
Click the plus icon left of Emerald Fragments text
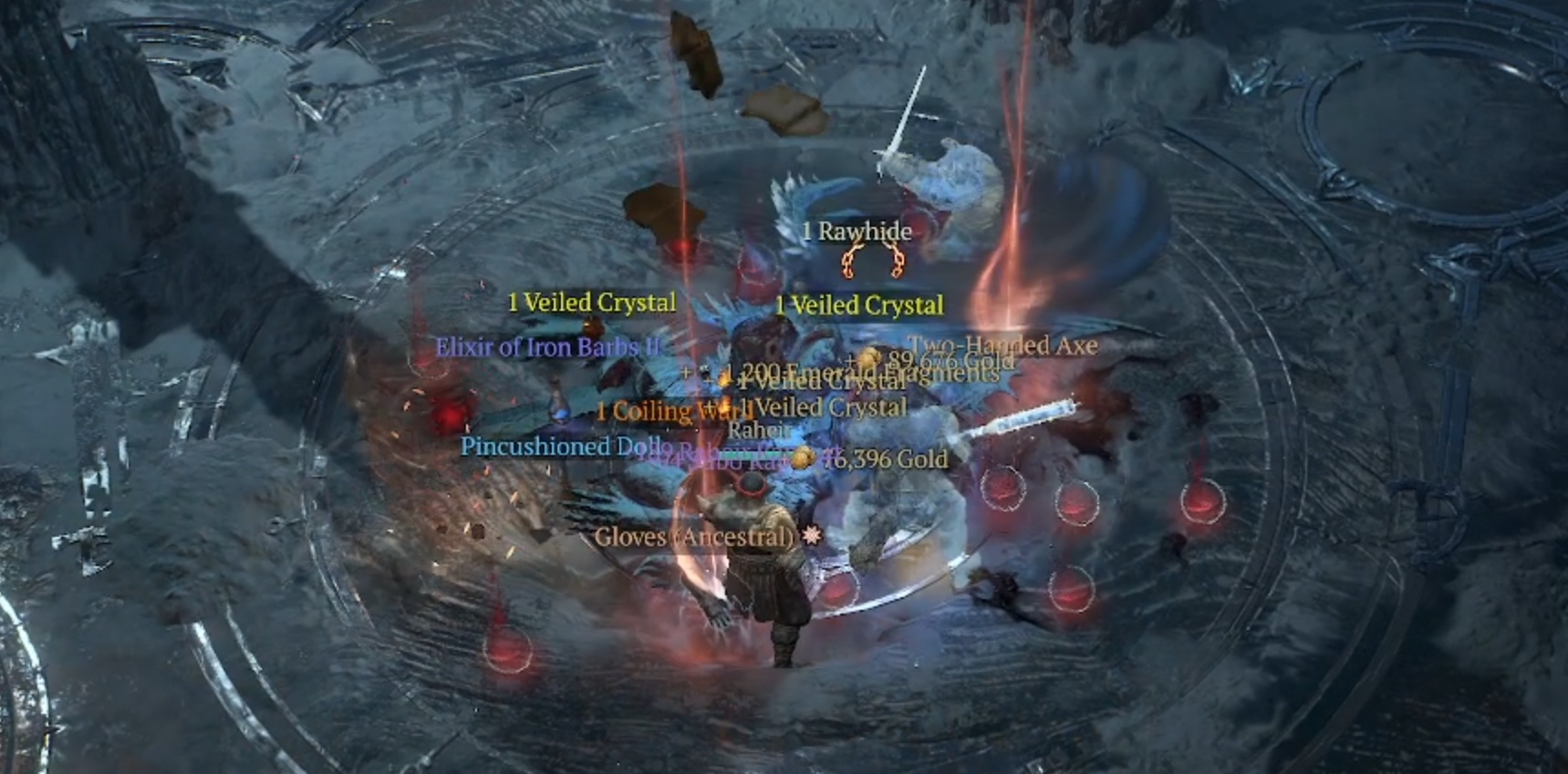click(688, 370)
